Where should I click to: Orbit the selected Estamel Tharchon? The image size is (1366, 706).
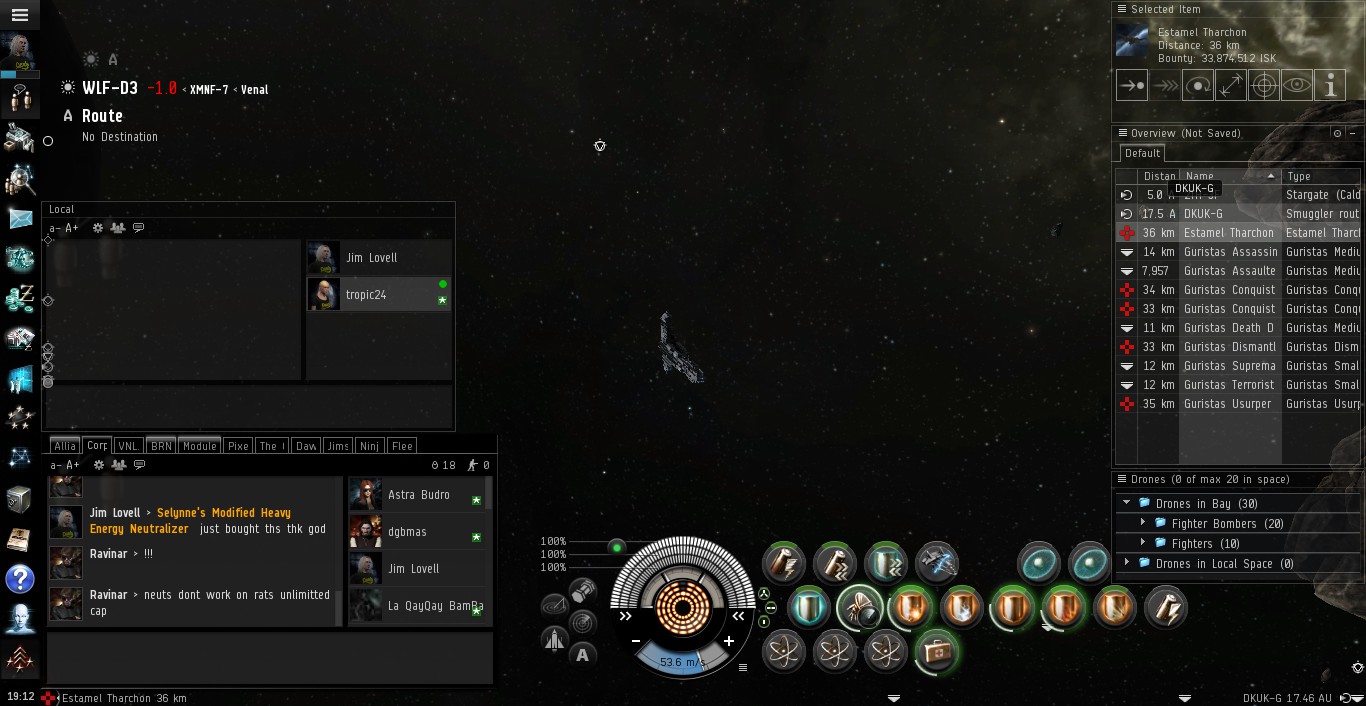[x=1198, y=86]
